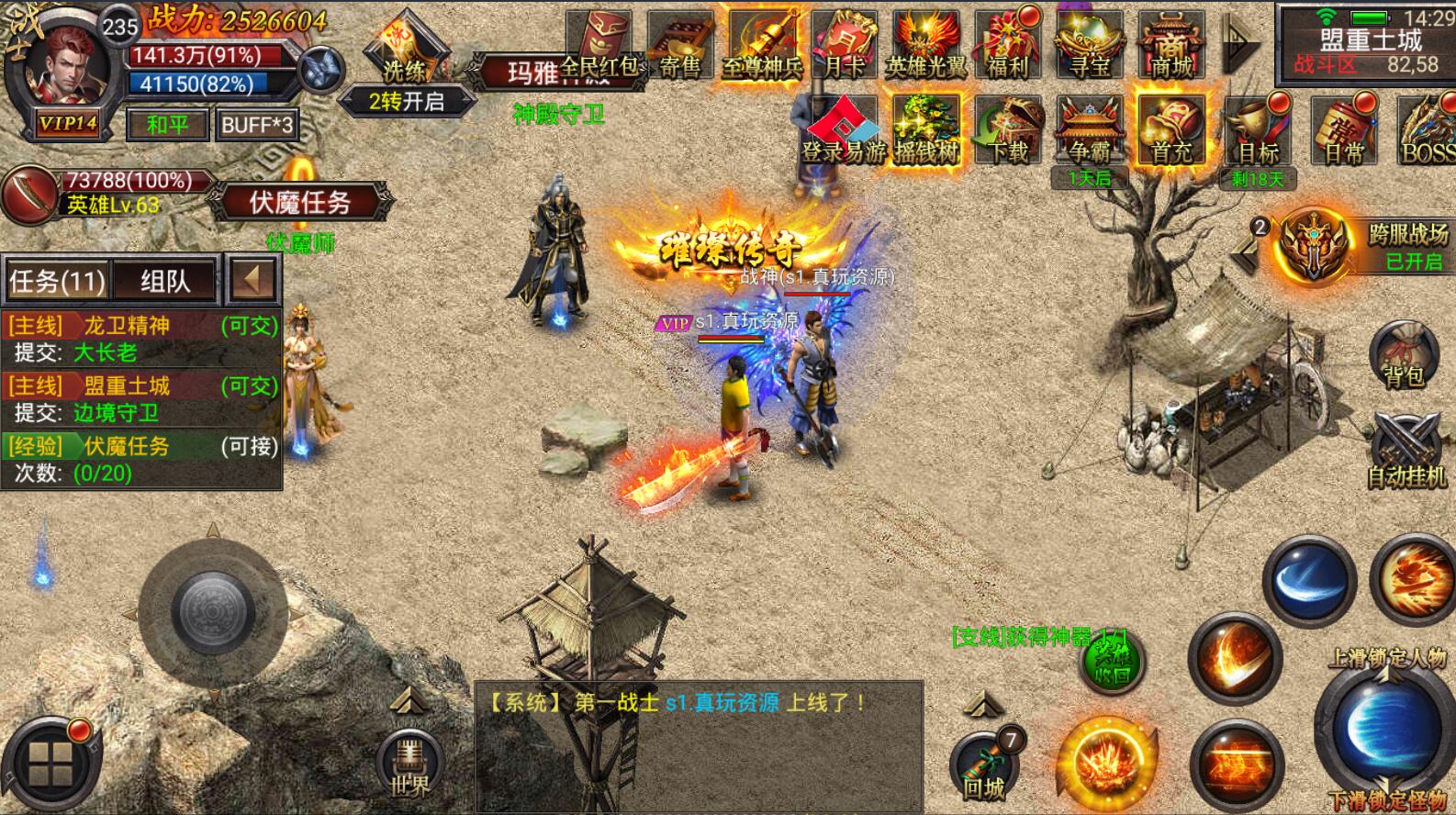Open the 世界 world chat channel

(x=409, y=765)
